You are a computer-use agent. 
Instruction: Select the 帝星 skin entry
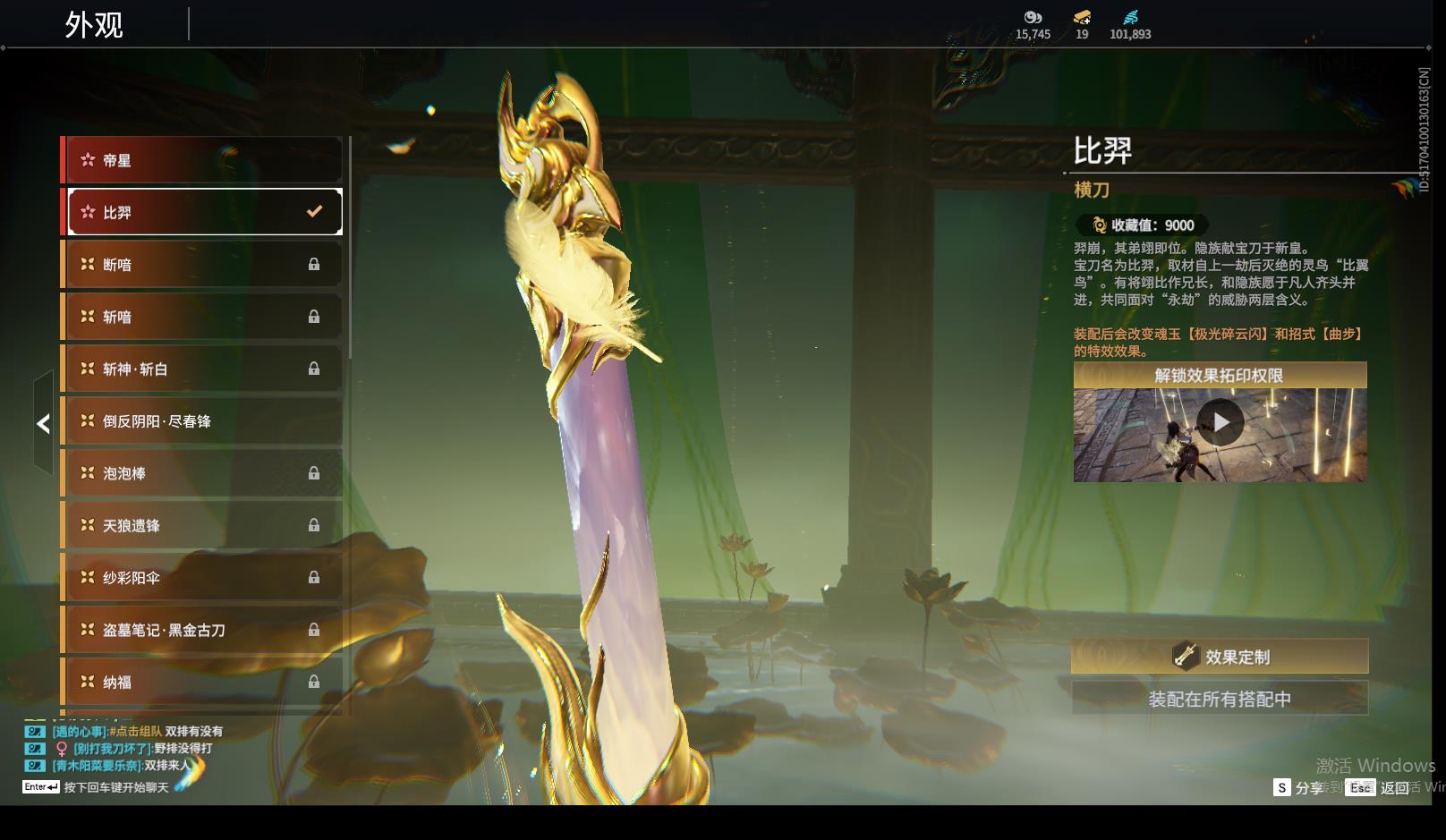coord(202,160)
